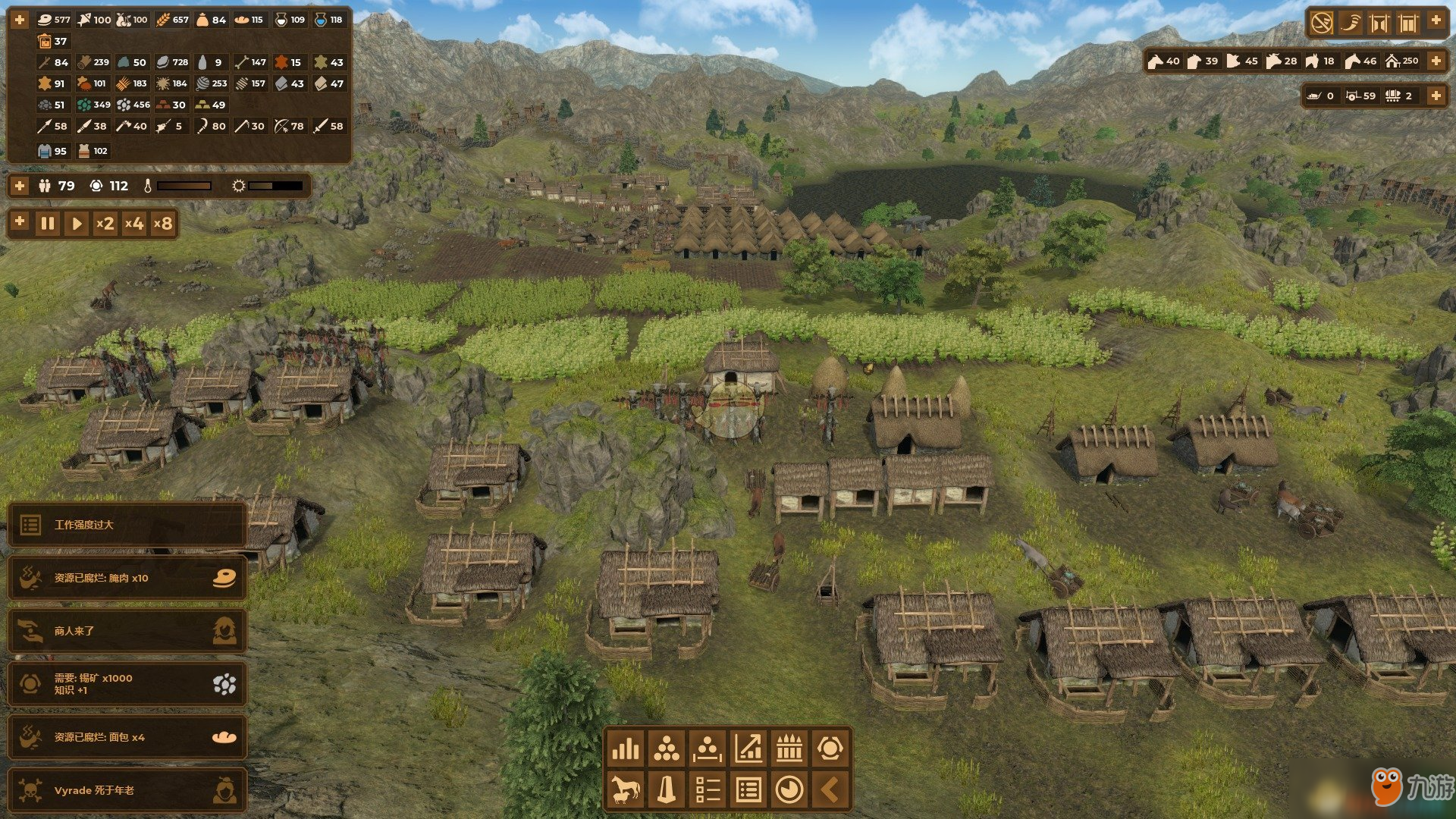Screen dimensions: 1456x819
Task: Open the 工作强度过大 notification
Action: (127, 525)
